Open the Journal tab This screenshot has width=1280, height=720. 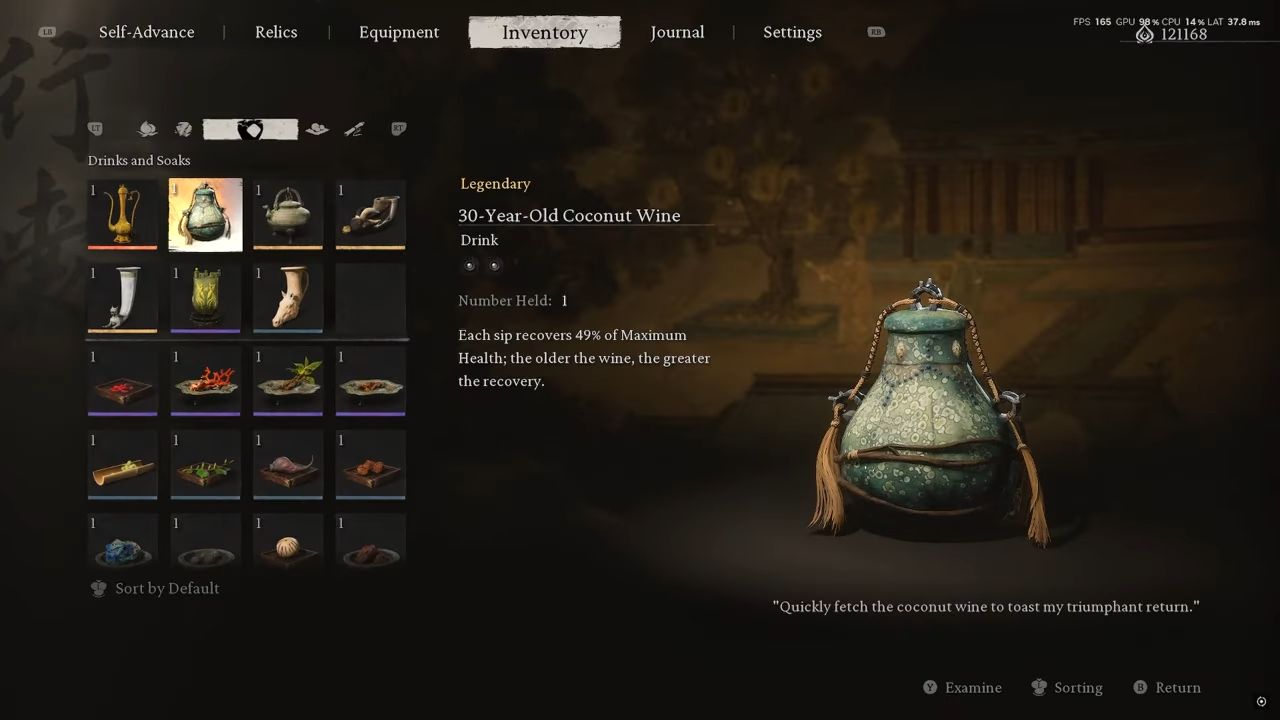(677, 32)
